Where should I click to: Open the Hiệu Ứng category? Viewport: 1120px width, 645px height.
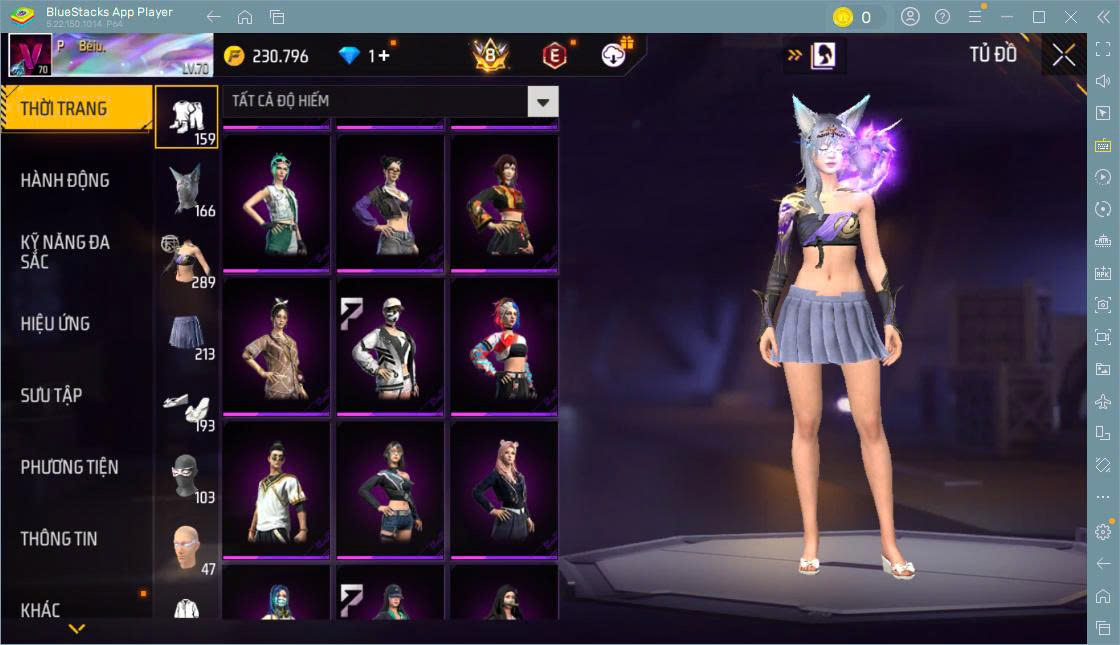(x=55, y=324)
